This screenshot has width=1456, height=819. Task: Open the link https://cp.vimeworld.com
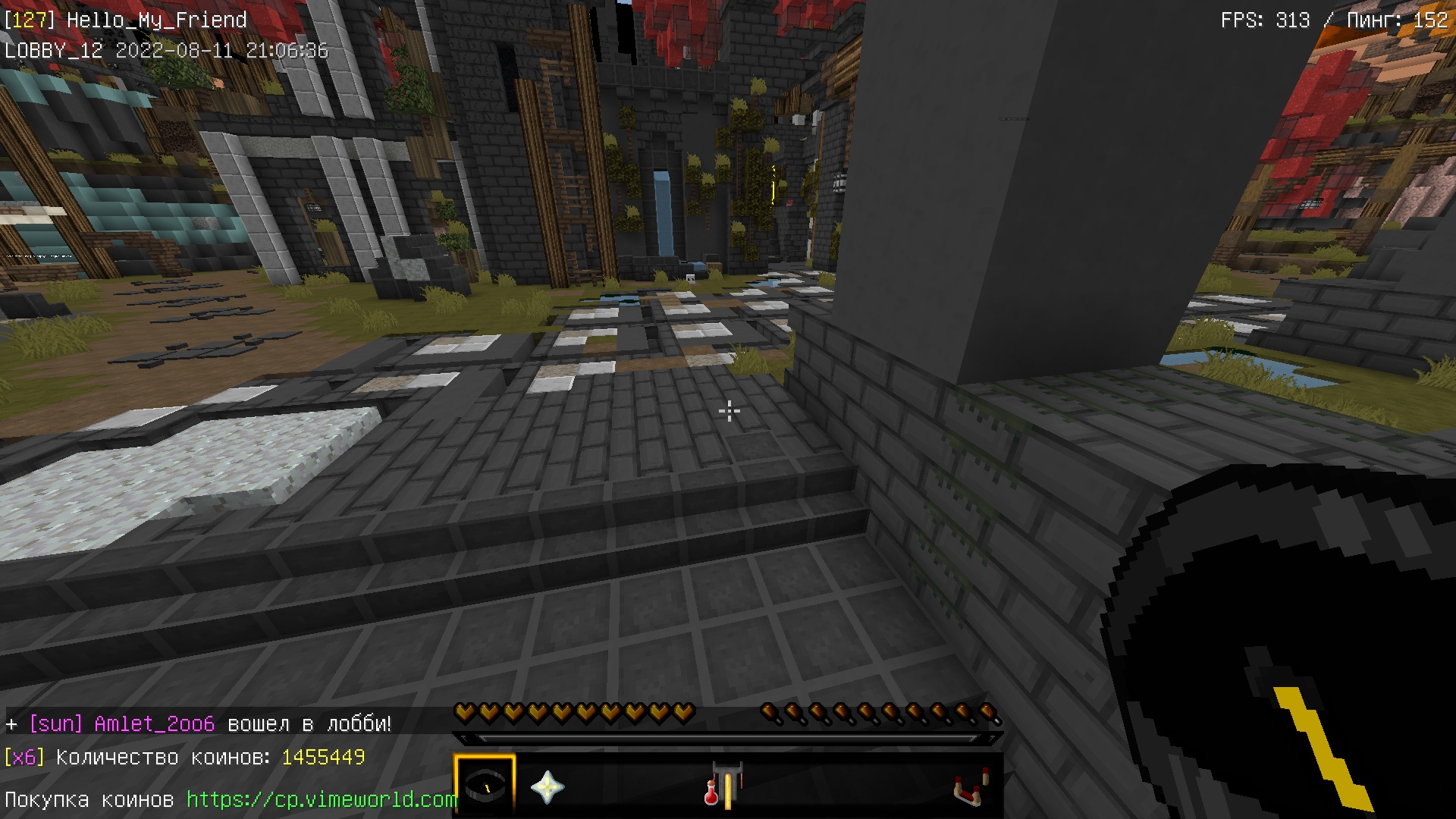click(x=322, y=799)
